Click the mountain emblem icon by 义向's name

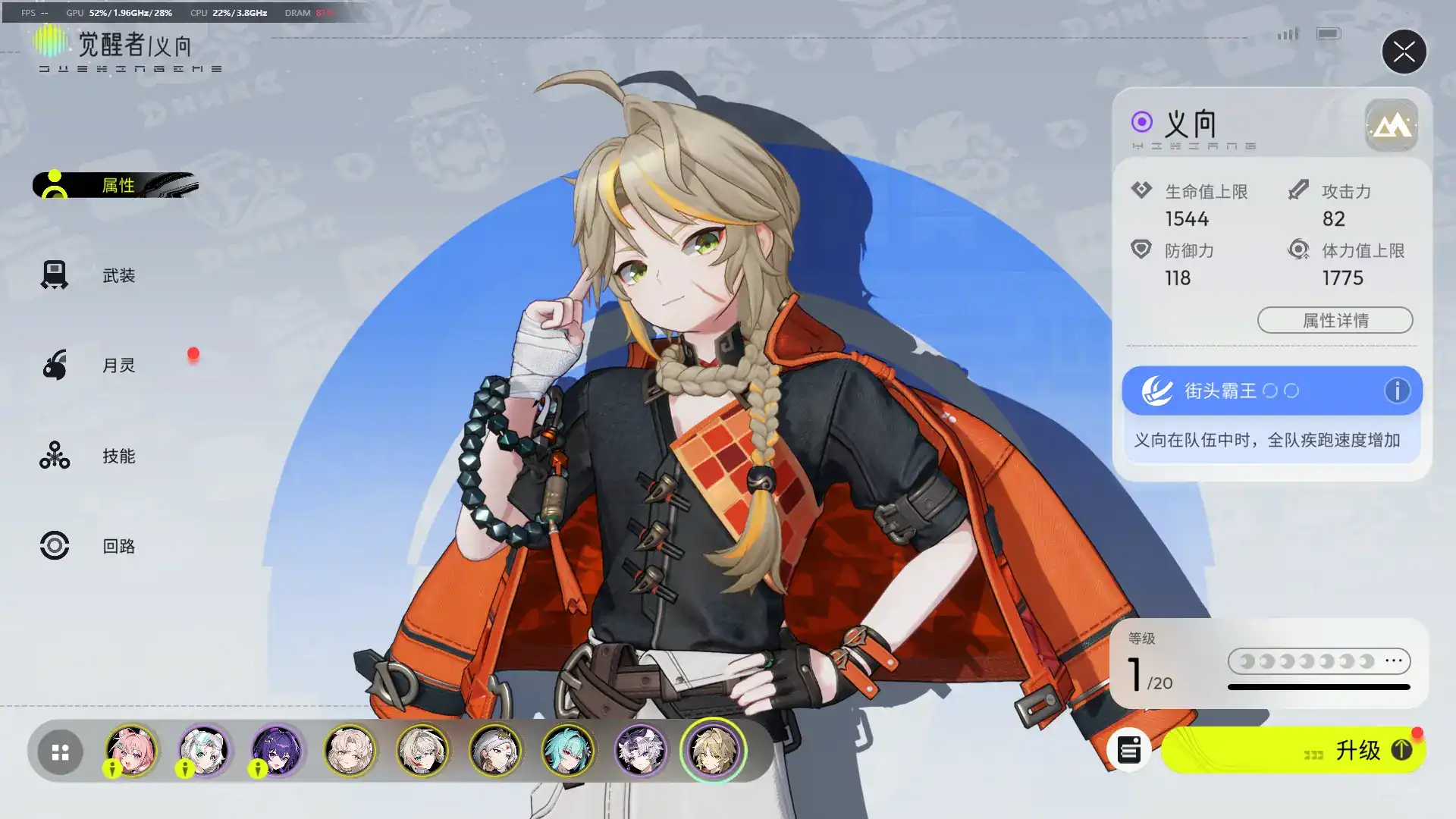point(1391,125)
